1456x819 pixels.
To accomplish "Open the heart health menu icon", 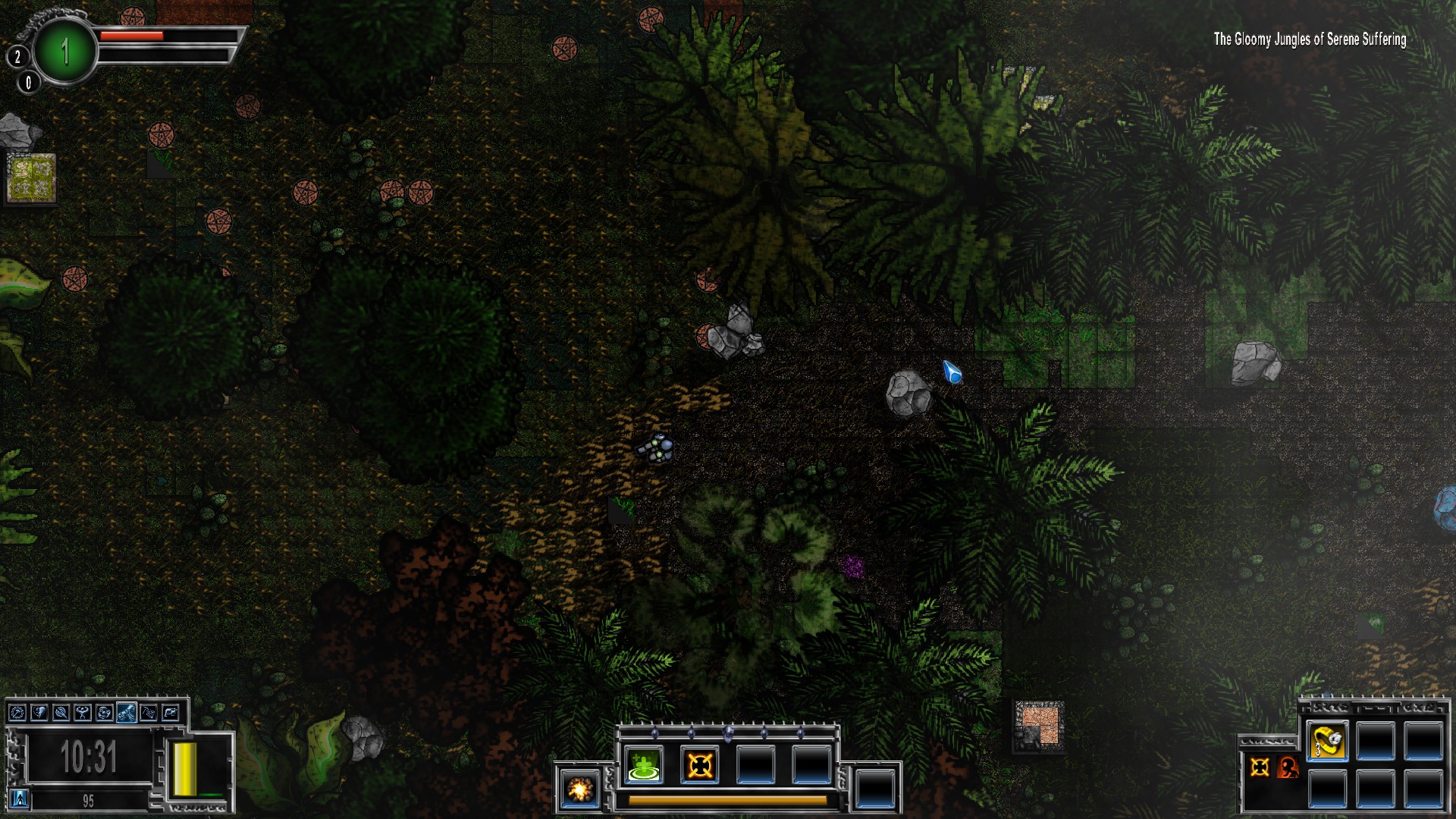I will coord(39,714).
